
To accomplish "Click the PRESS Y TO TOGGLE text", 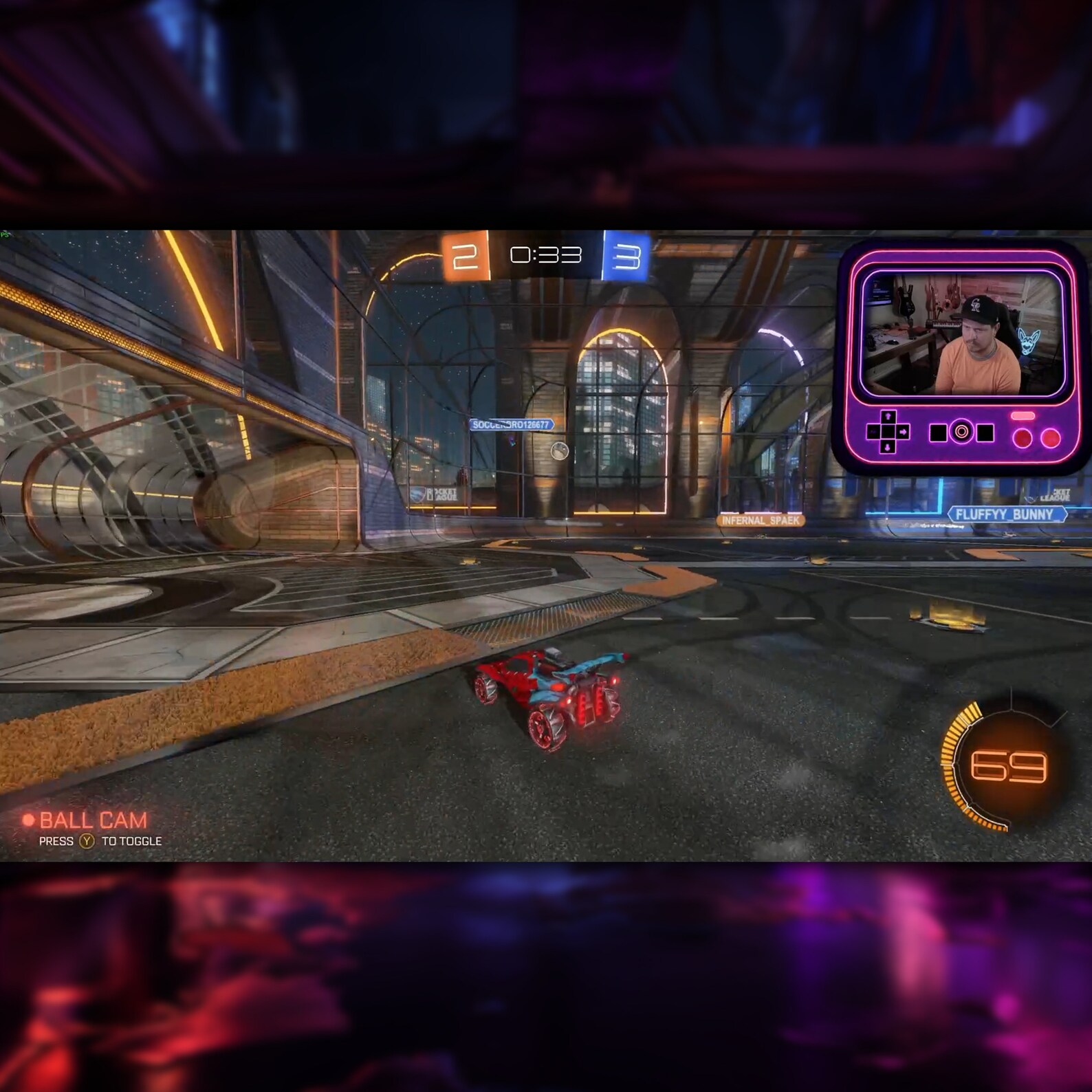I will [x=100, y=840].
